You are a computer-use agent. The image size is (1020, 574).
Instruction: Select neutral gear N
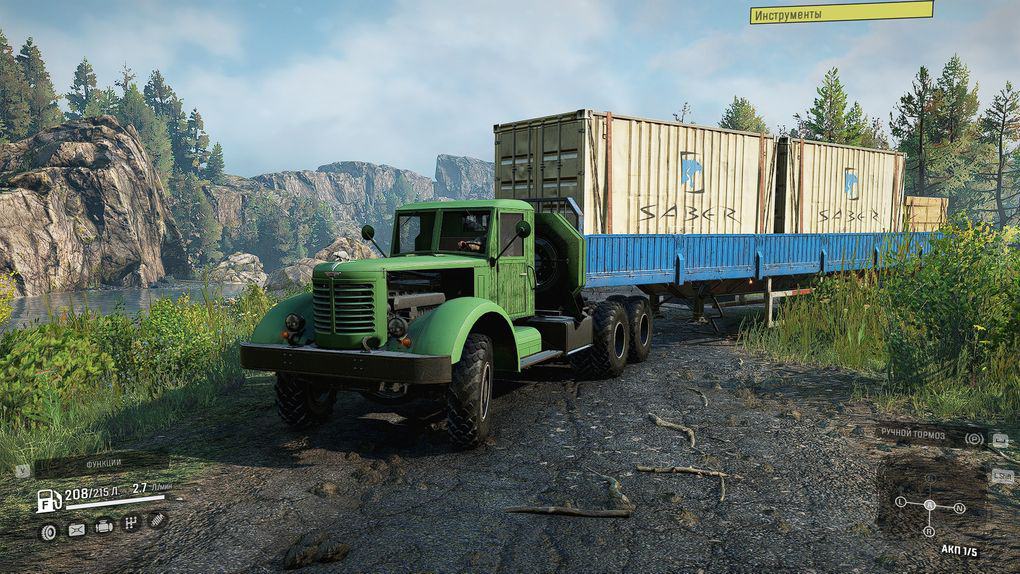tap(960, 508)
